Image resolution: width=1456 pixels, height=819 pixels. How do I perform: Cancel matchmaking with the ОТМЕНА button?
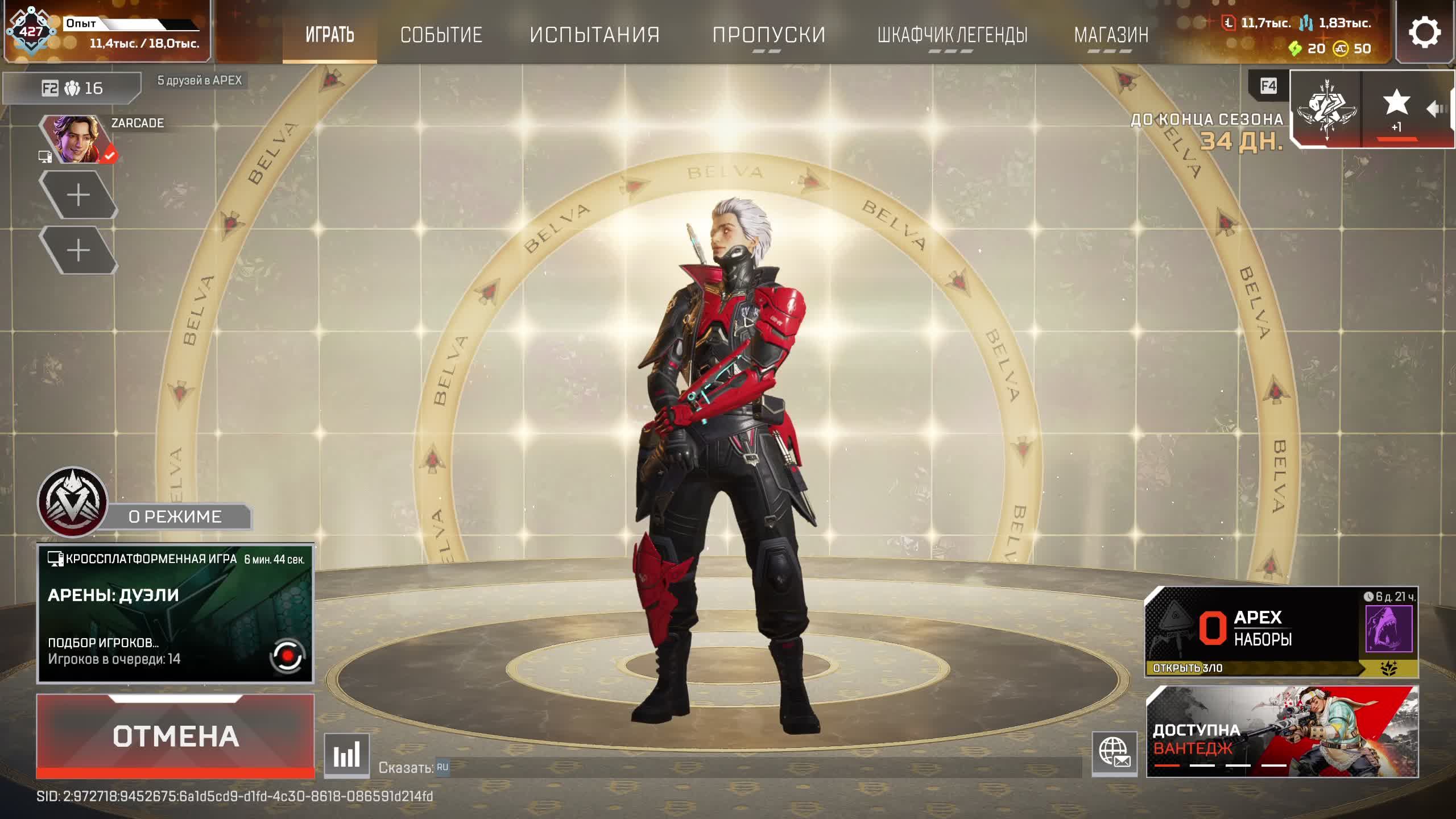[175, 736]
